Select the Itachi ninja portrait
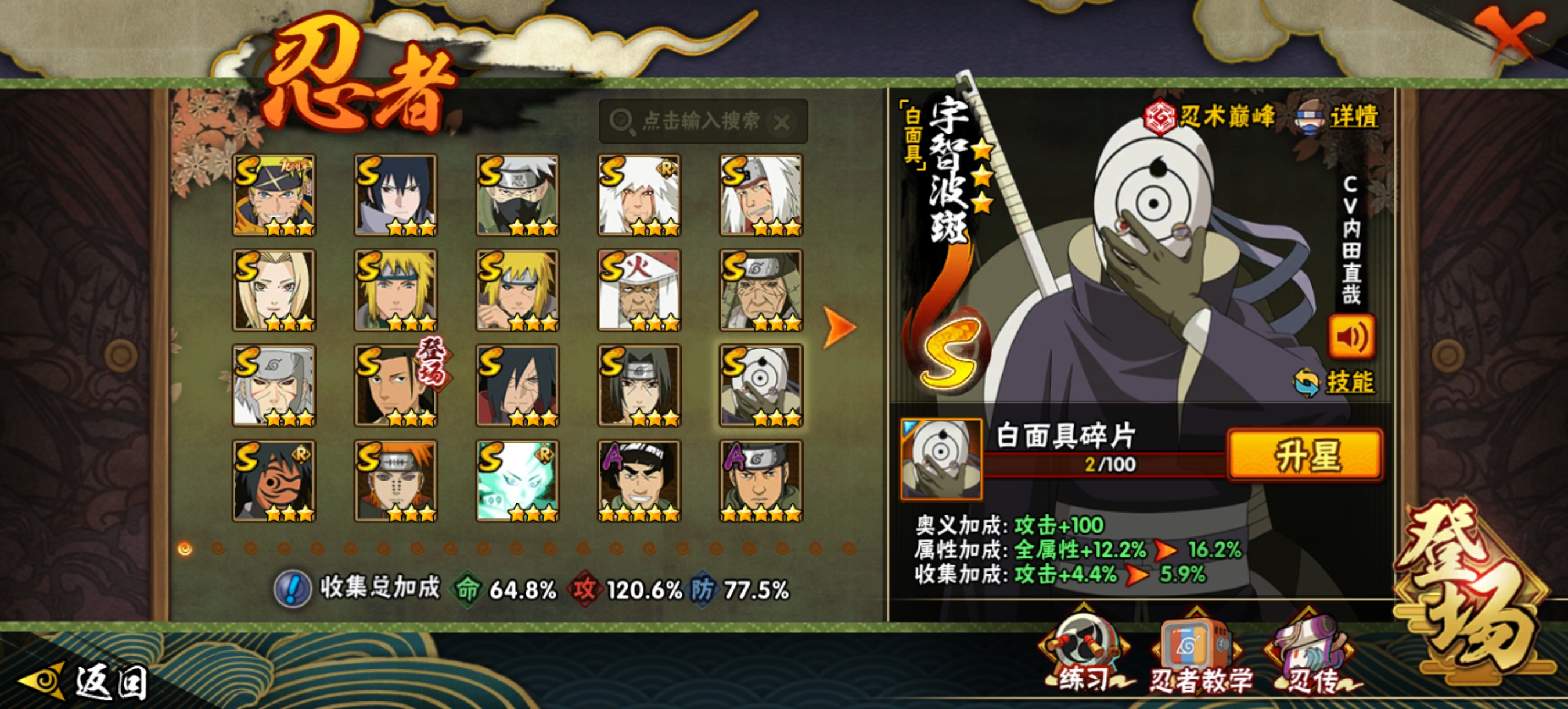1568x709 pixels. tap(639, 385)
